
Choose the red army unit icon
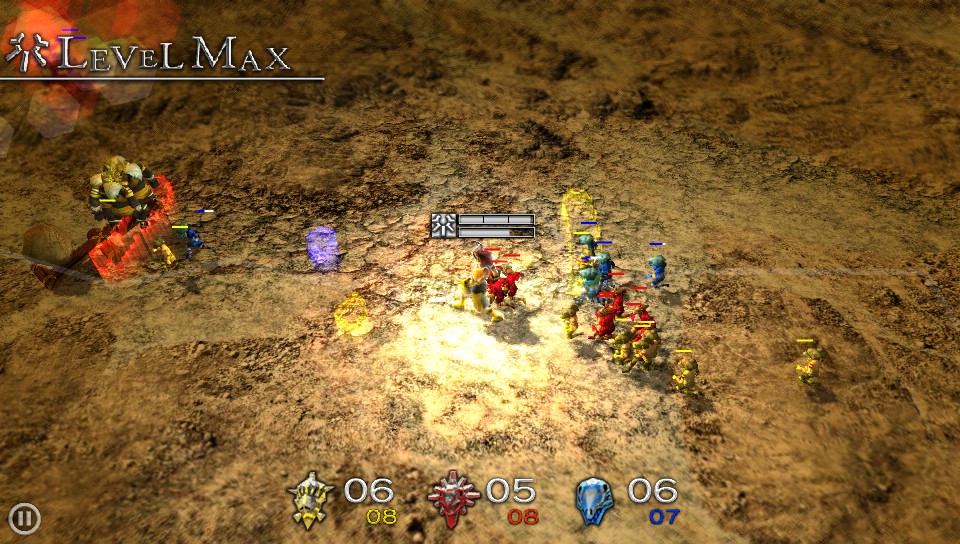pos(454,499)
